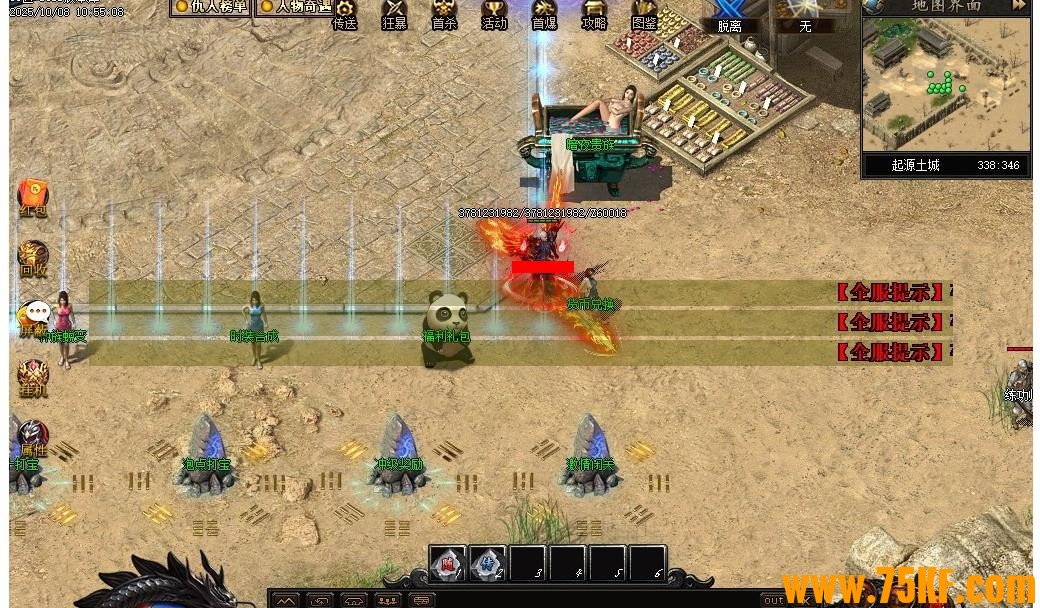The width and height of the screenshot is (1040, 608).
Task: Open the 属性 attributes icon
Action: click(x=33, y=437)
